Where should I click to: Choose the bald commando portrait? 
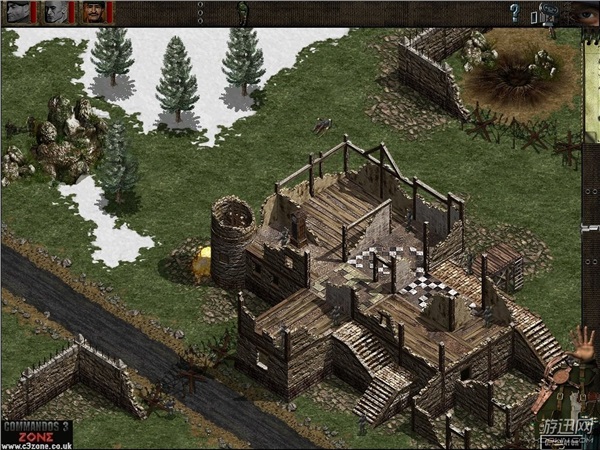(56, 12)
